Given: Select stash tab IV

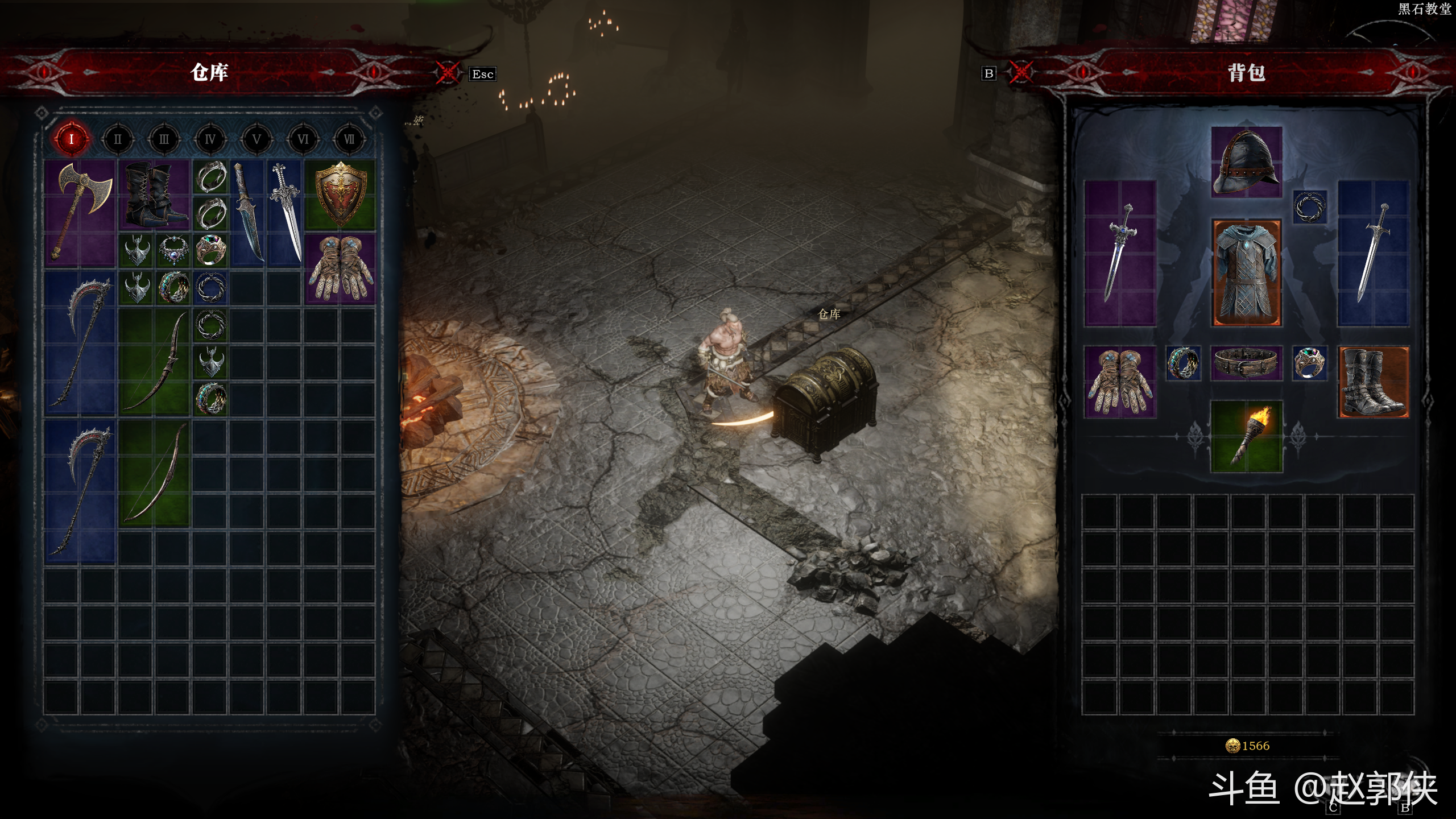Looking at the screenshot, I should click(210, 139).
